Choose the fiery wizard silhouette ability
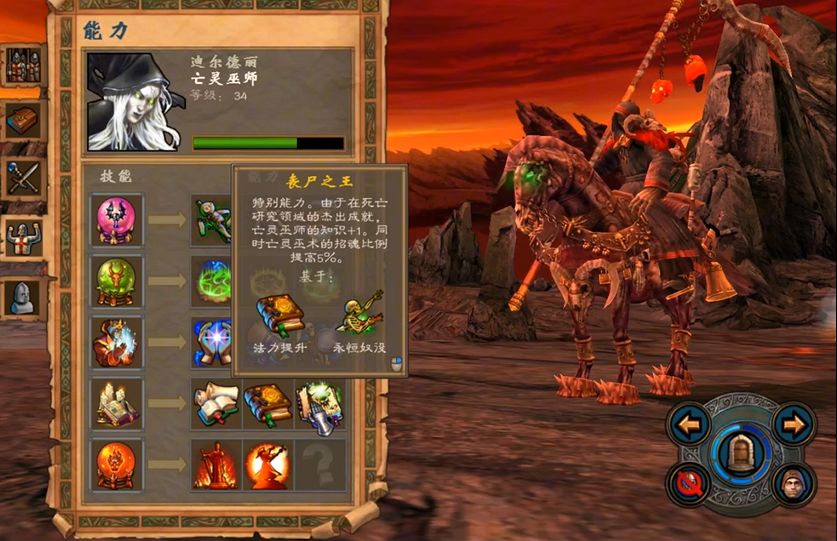 tap(268, 465)
